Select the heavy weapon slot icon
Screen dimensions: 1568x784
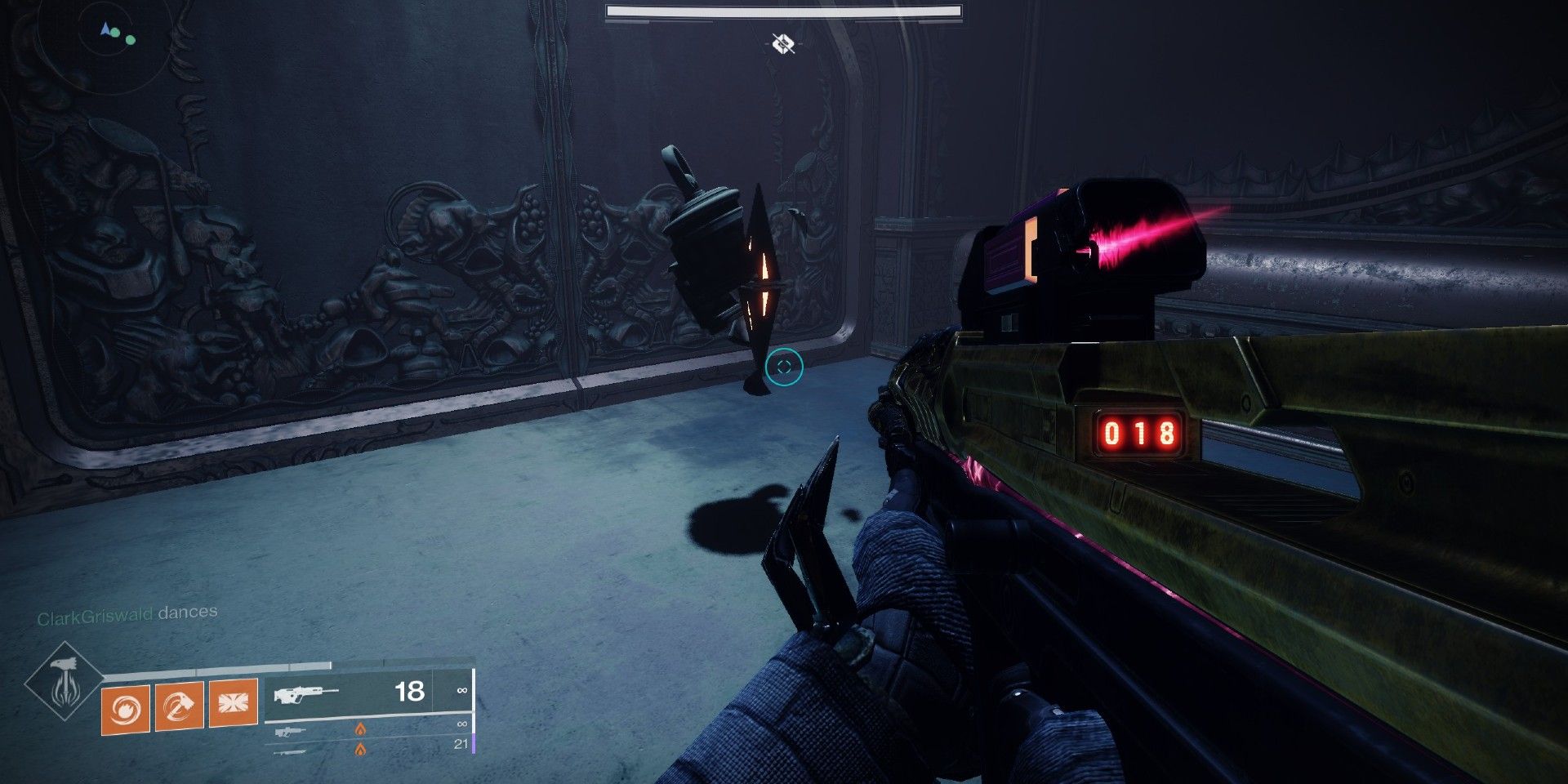(289, 751)
